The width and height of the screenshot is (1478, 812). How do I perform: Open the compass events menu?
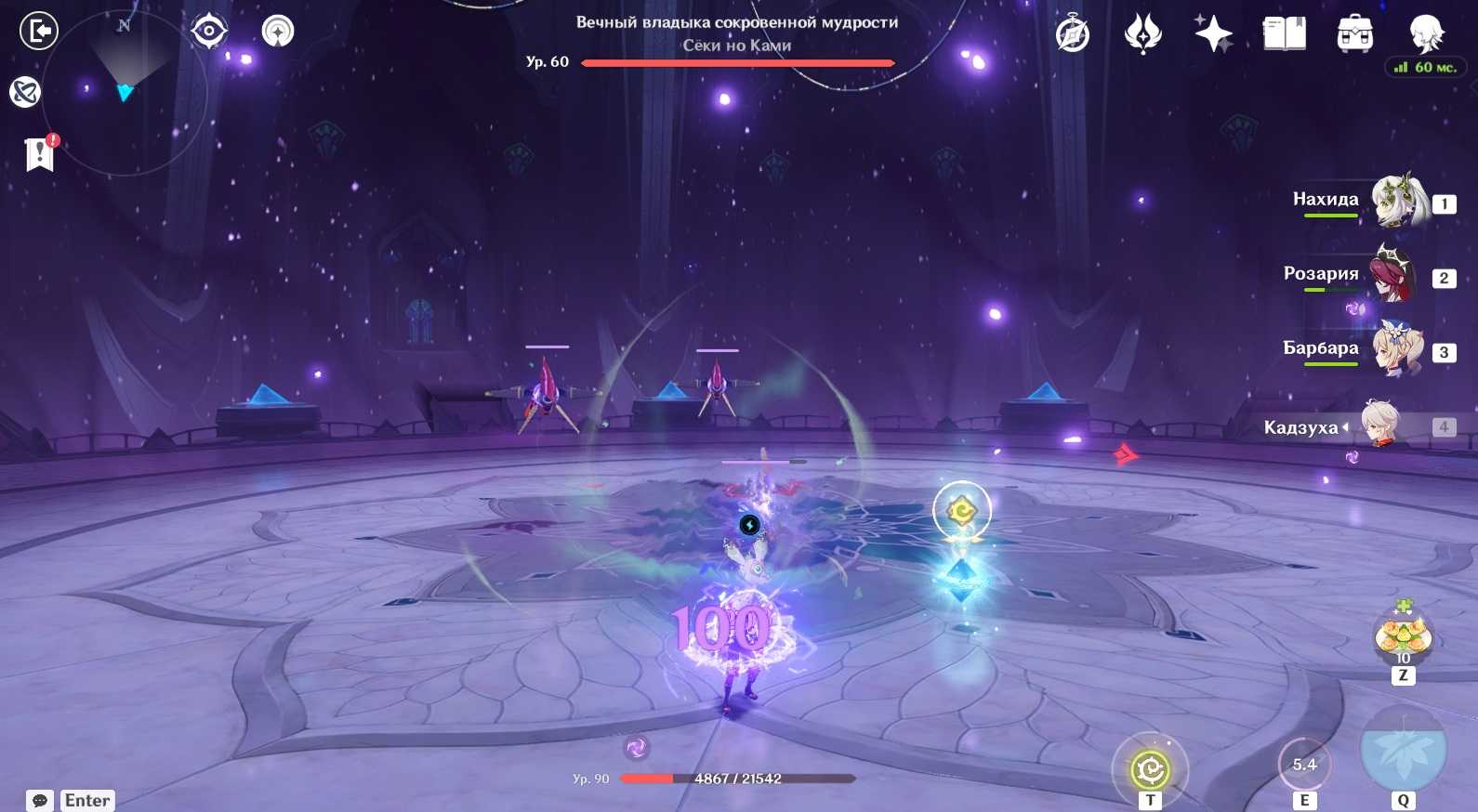1073,34
